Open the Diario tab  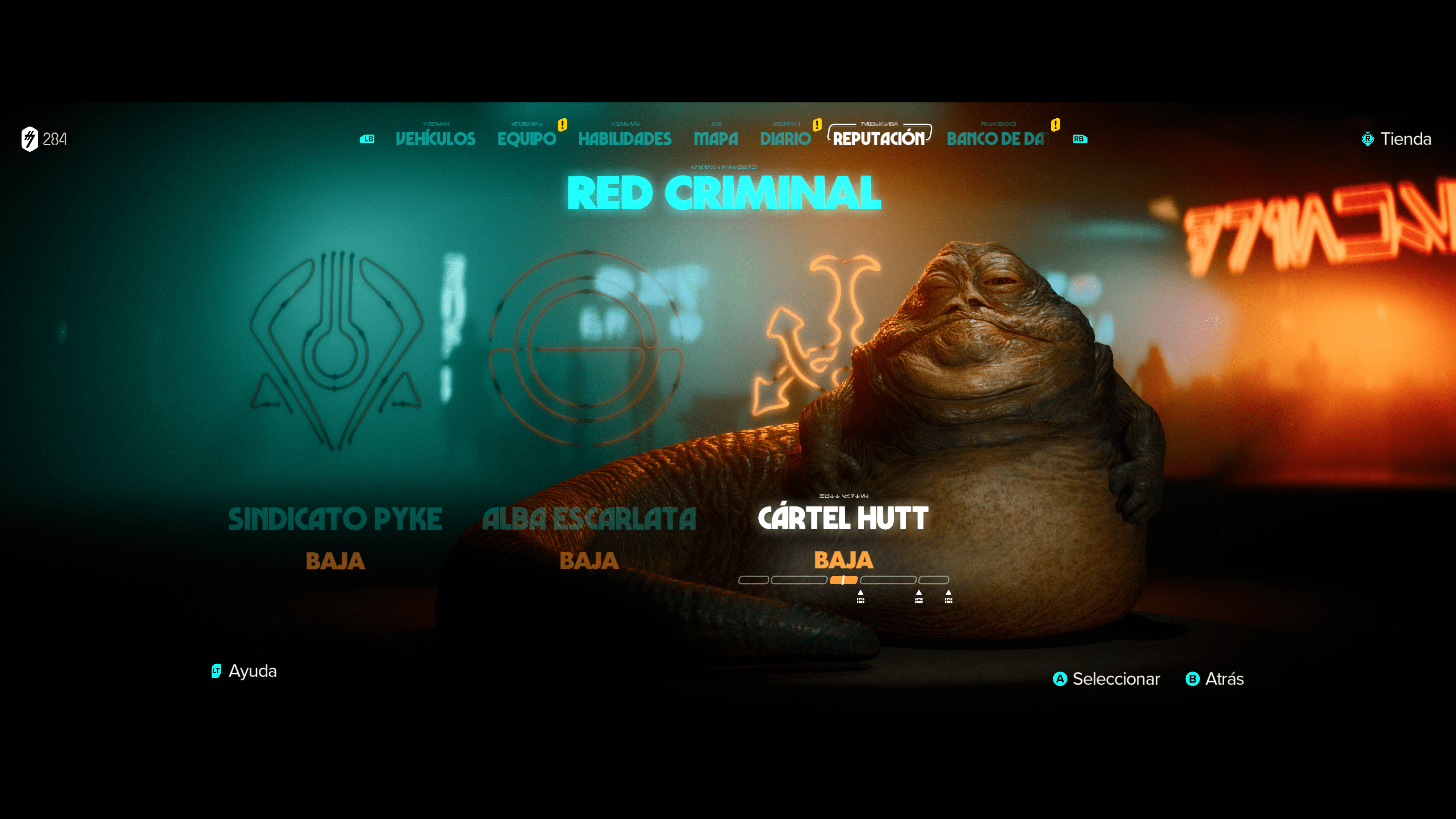[785, 138]
